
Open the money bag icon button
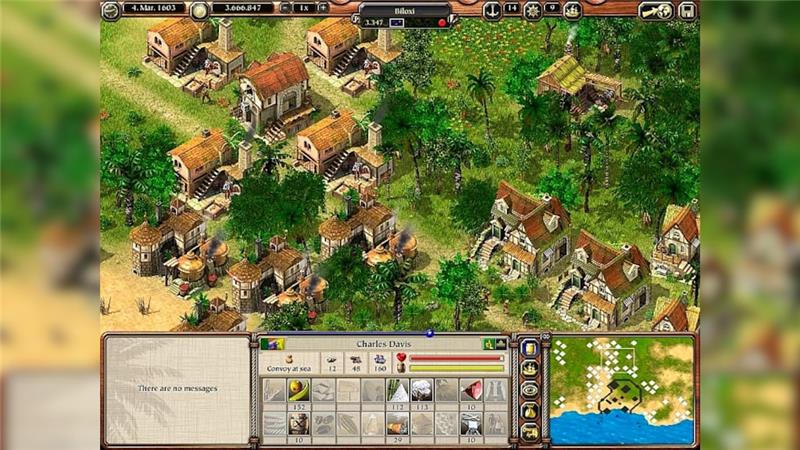[530, 410]
